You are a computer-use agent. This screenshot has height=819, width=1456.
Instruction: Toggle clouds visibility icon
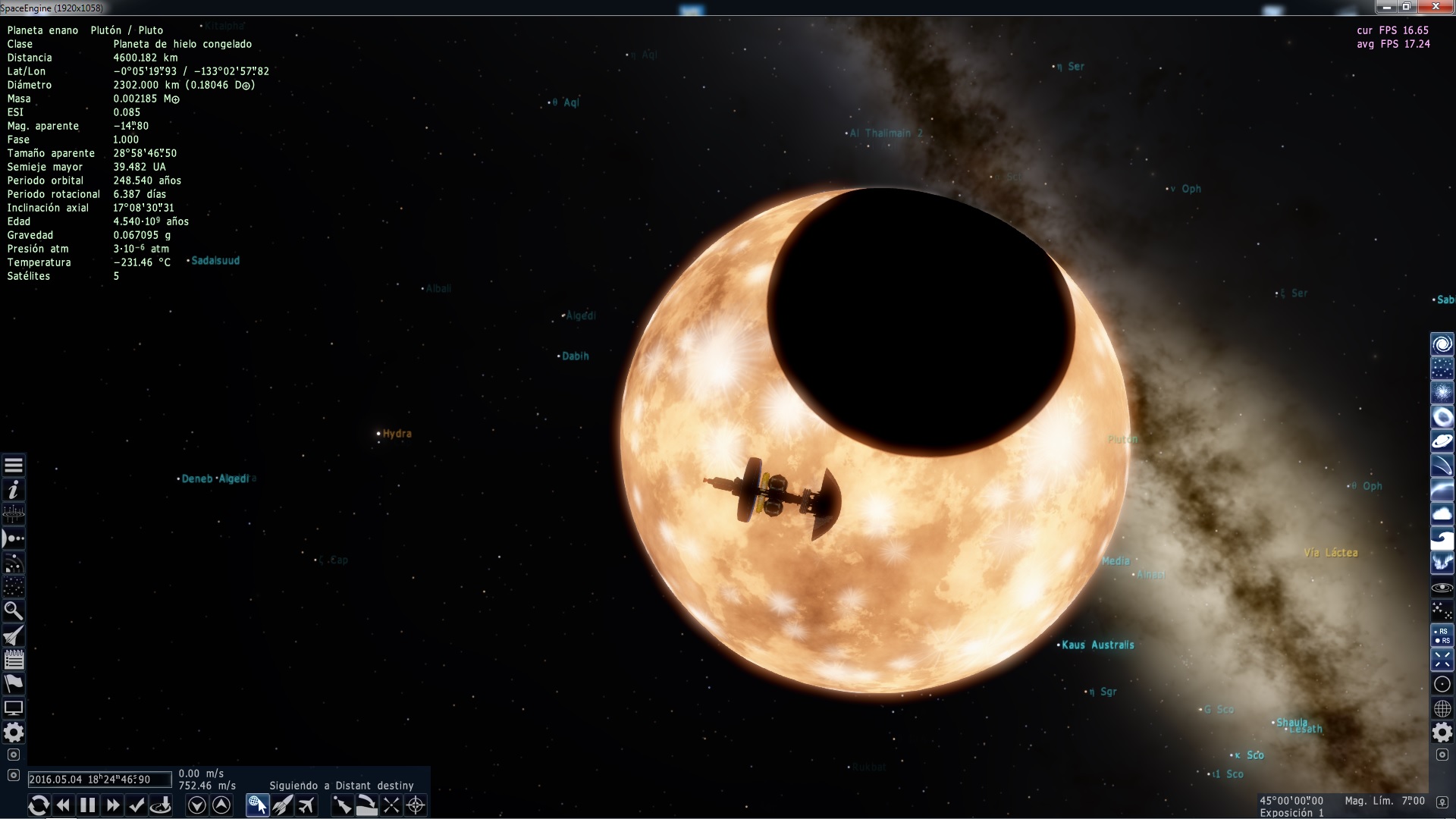[x=1442, y=514]
